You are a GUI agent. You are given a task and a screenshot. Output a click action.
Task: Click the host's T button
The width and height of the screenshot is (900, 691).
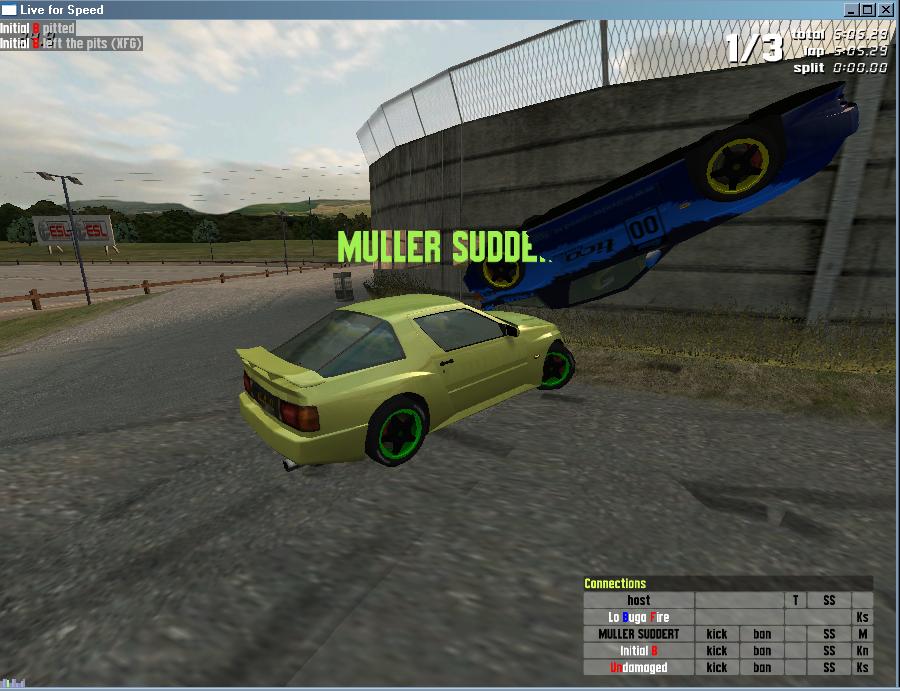coord(796,600)
